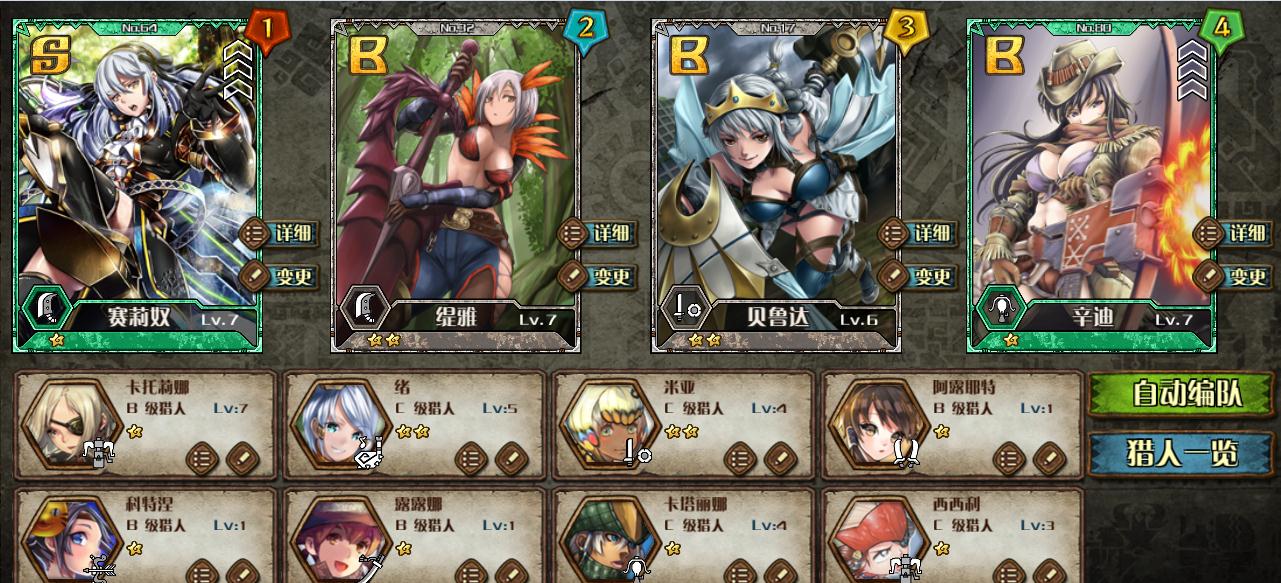The width and height of the screenshot is (1281, 583).
Task: Click the 自动编队 auto-formation button
Action: click(x=1180, y=394)
